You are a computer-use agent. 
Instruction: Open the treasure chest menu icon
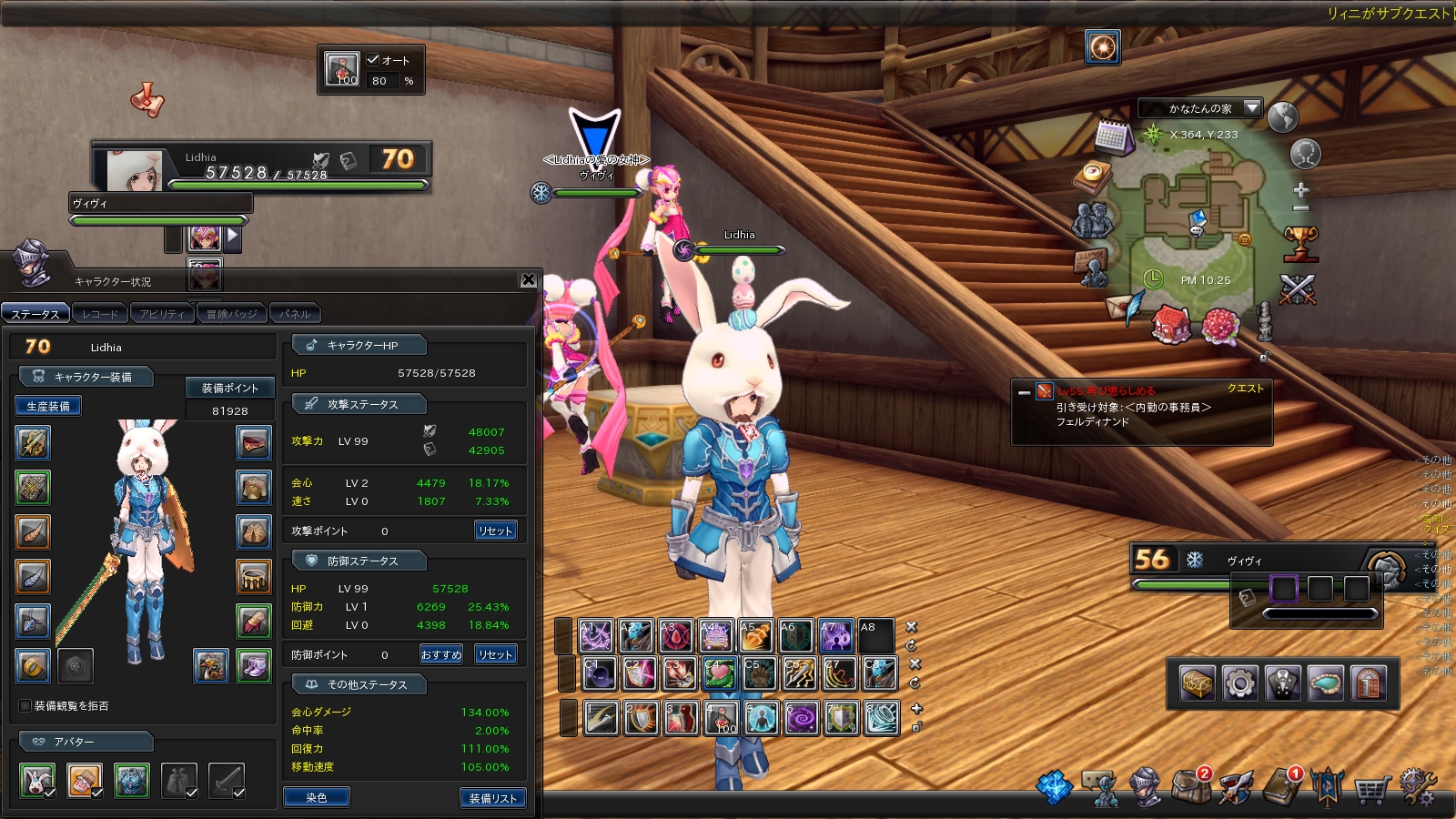click(x=1198, y=683)
